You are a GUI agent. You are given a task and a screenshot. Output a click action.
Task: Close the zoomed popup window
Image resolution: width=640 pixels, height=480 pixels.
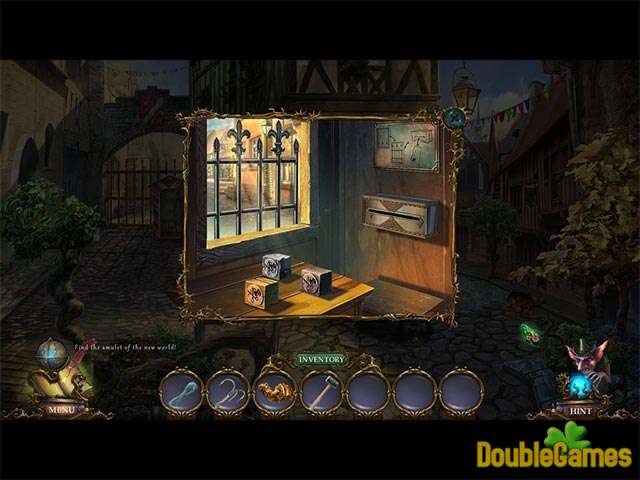[454, 117]
